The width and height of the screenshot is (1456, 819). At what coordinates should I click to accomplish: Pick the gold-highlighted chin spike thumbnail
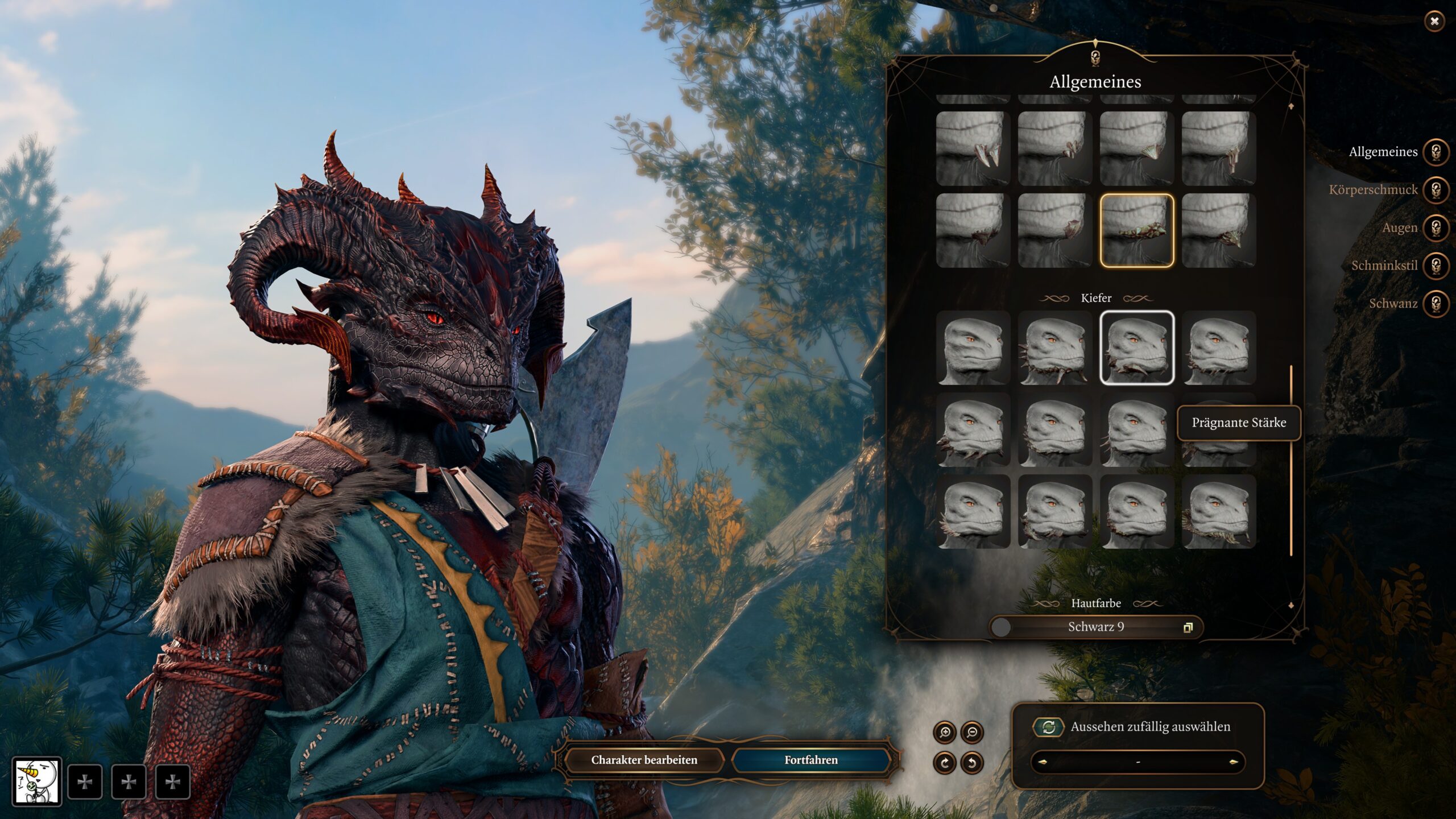pyautogui.click(x=1136, y=230)
